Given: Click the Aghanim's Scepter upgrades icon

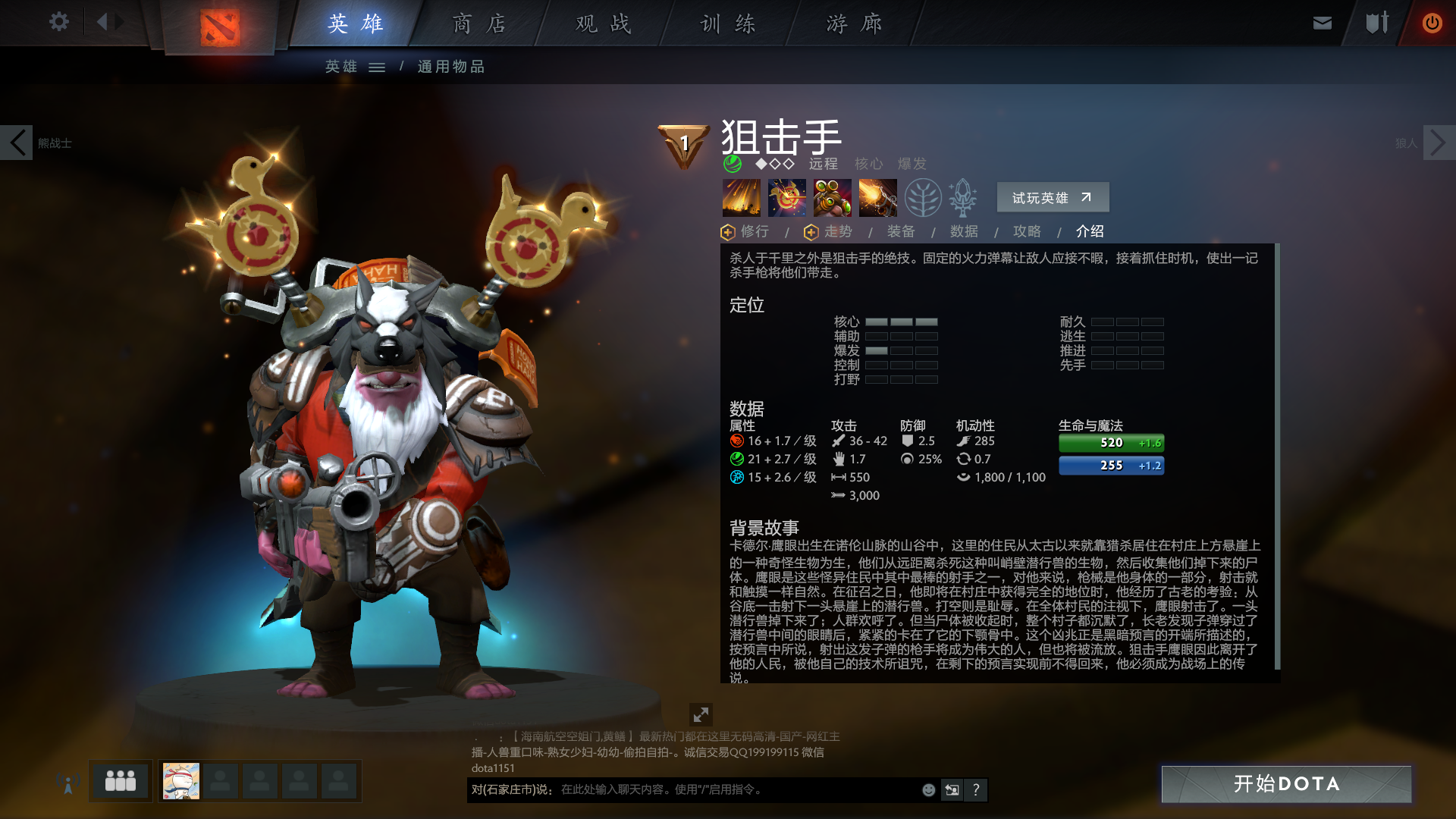Looking at the screenshot, I should pos(962,197).
